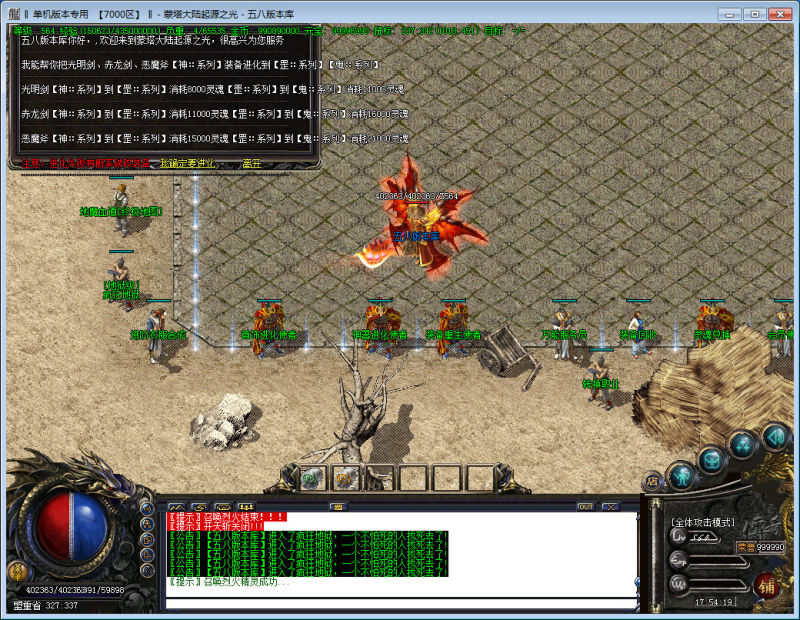The width and height of the screenshot is (800, 620).
Task: Click the red 铺 stall button
Action: coord(767,585)
